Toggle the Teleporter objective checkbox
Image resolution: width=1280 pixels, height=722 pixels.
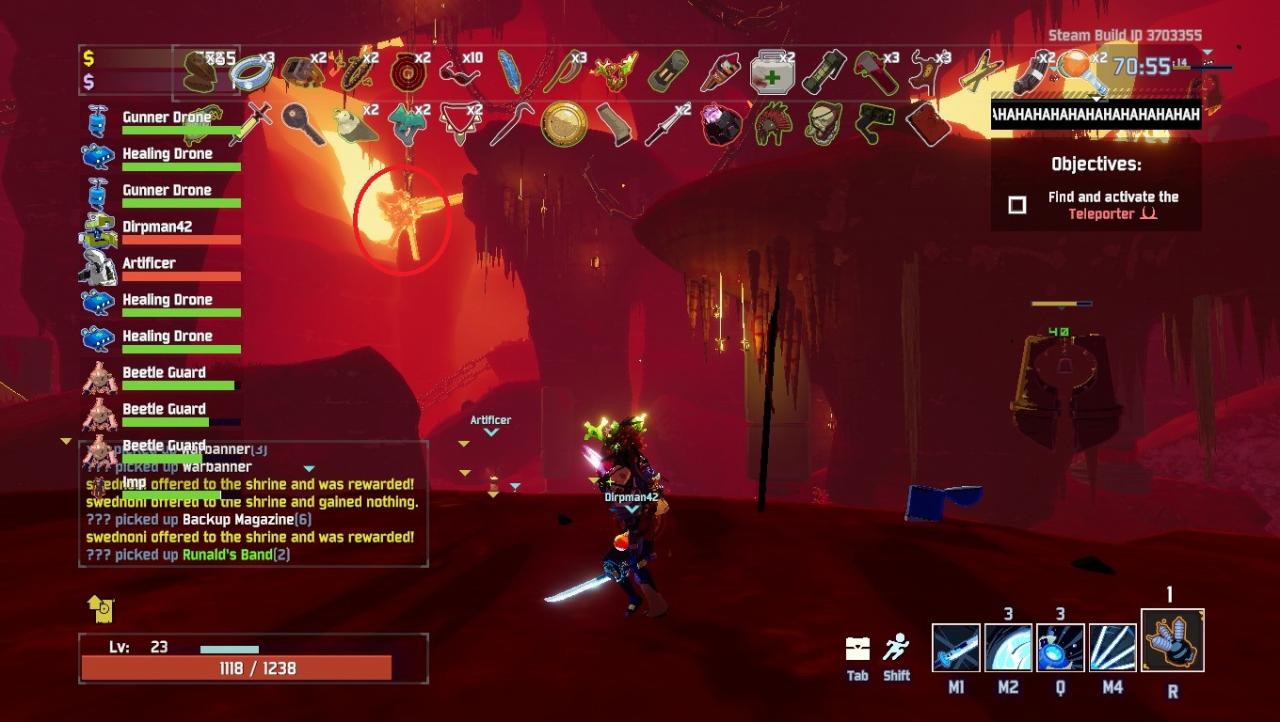pos(1017,205)
